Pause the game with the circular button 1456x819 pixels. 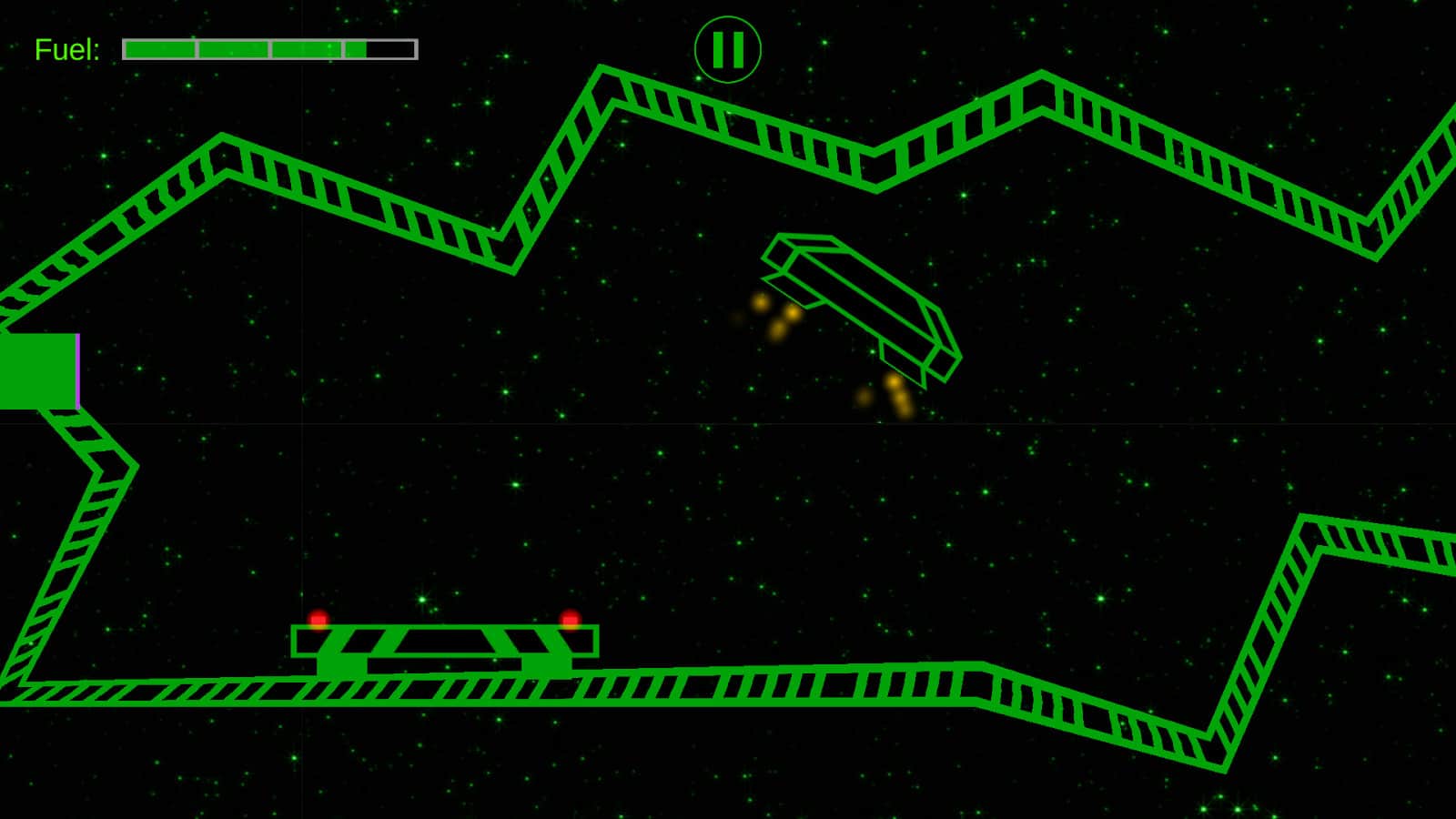point(727,50)
